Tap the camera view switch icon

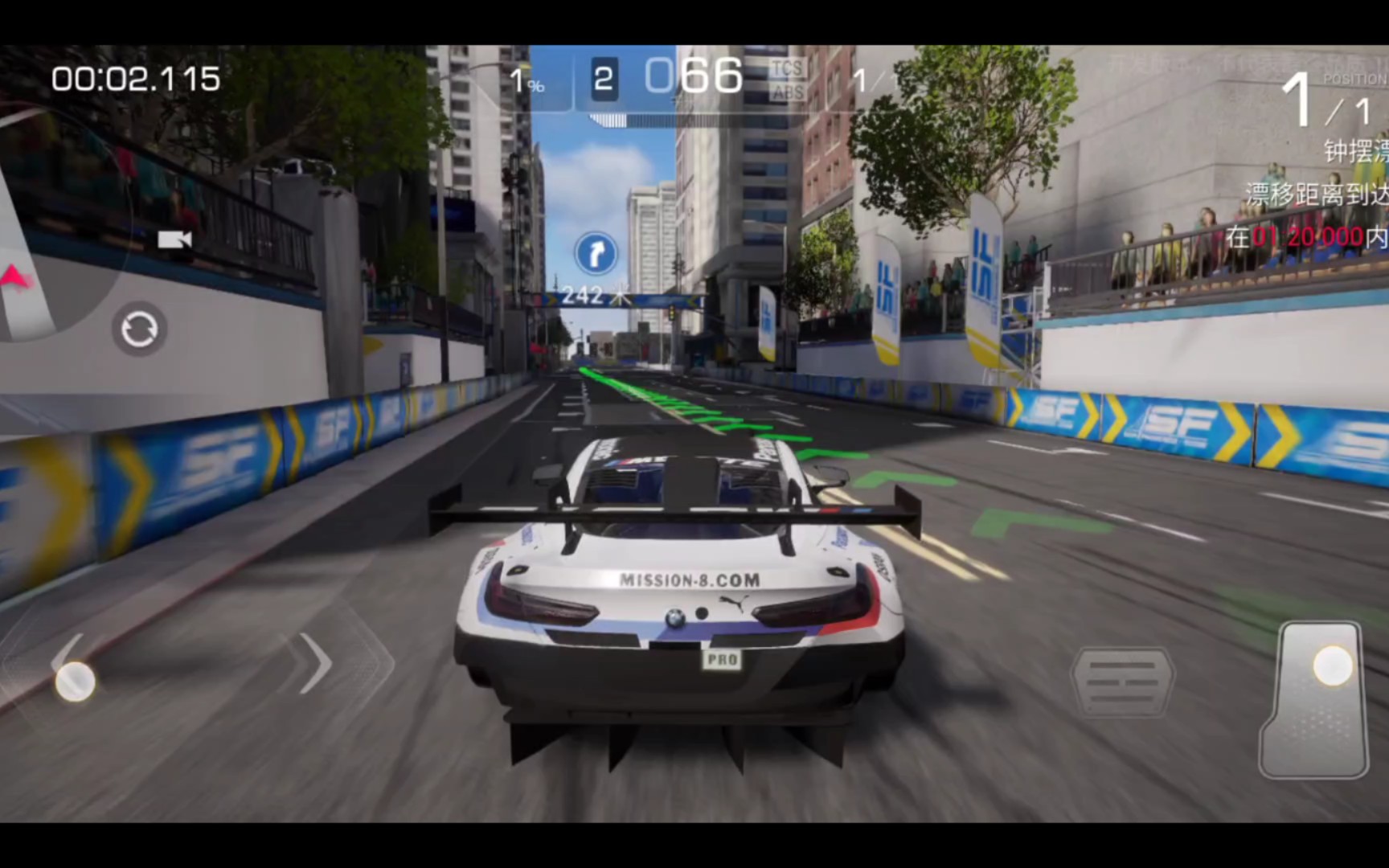[x=174, y=240]
